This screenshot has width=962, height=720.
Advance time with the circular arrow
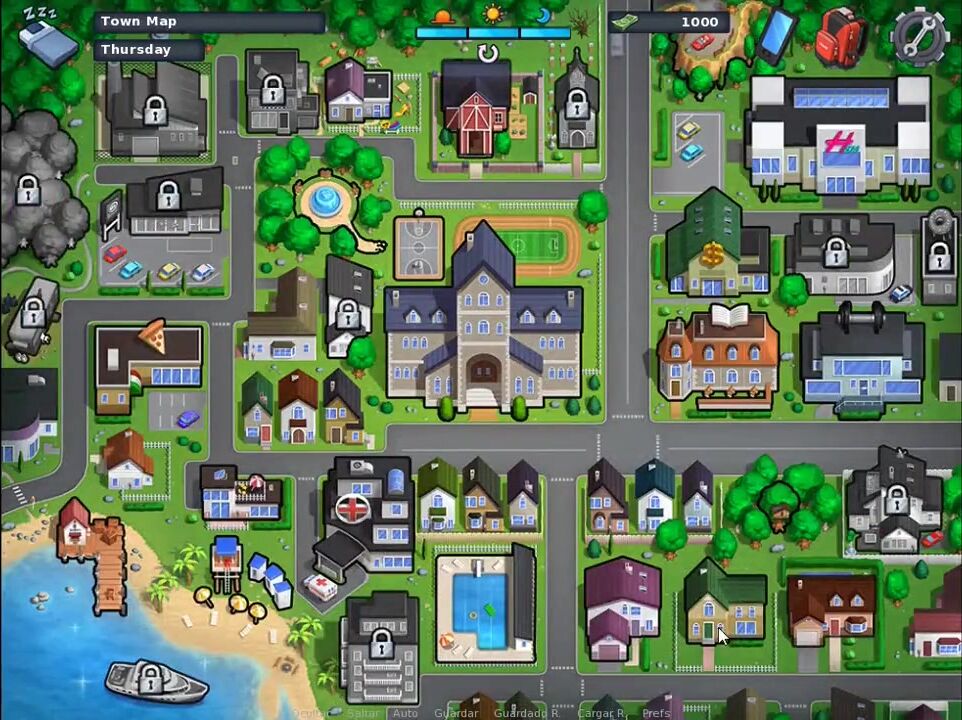488,53
